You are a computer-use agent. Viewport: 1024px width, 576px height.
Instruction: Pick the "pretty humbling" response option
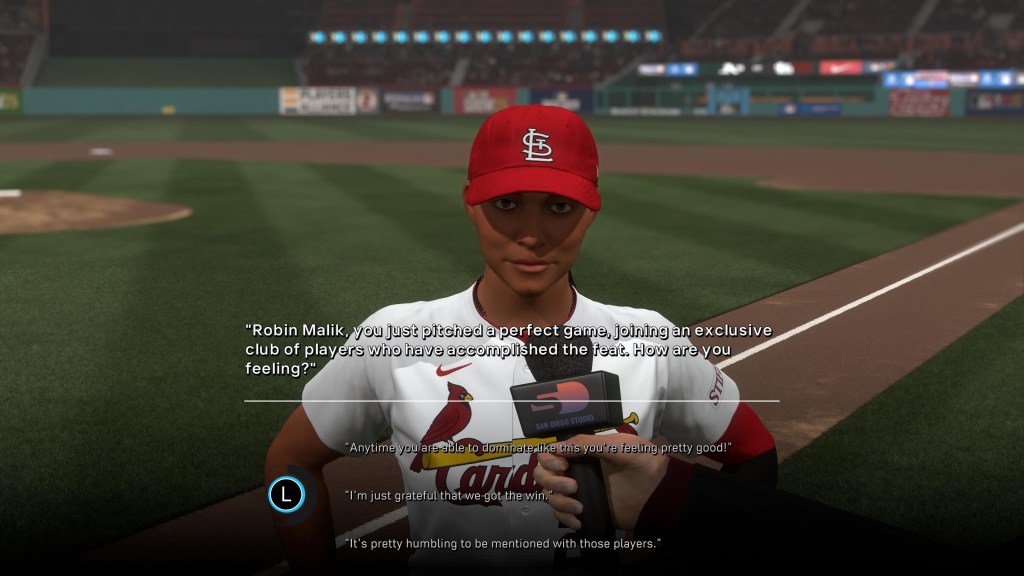coord(503,543)
